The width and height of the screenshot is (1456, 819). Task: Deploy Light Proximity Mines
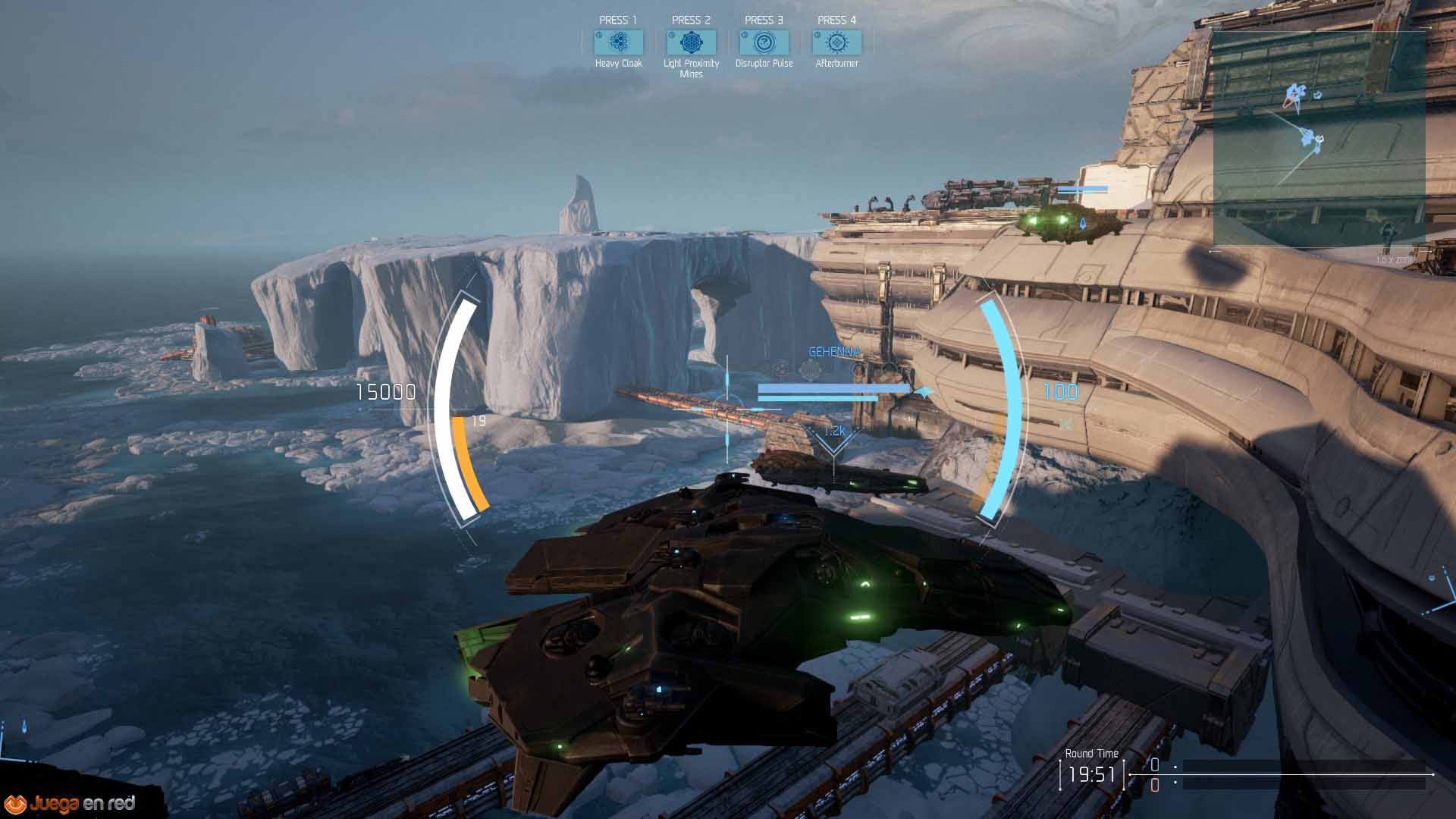(x=691, y=42)
